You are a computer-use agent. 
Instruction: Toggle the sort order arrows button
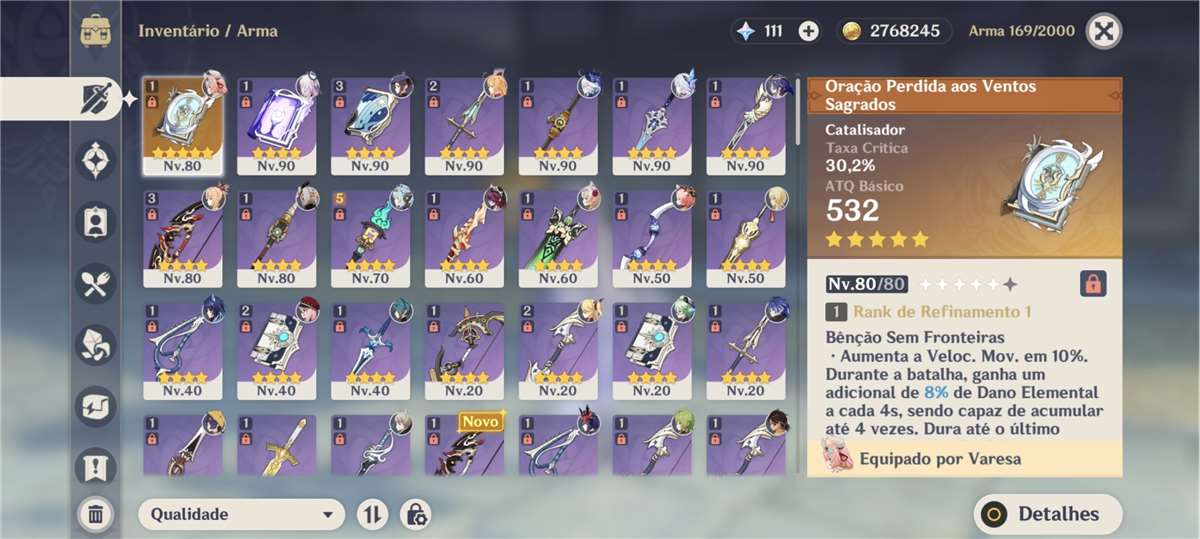[372, 514]
